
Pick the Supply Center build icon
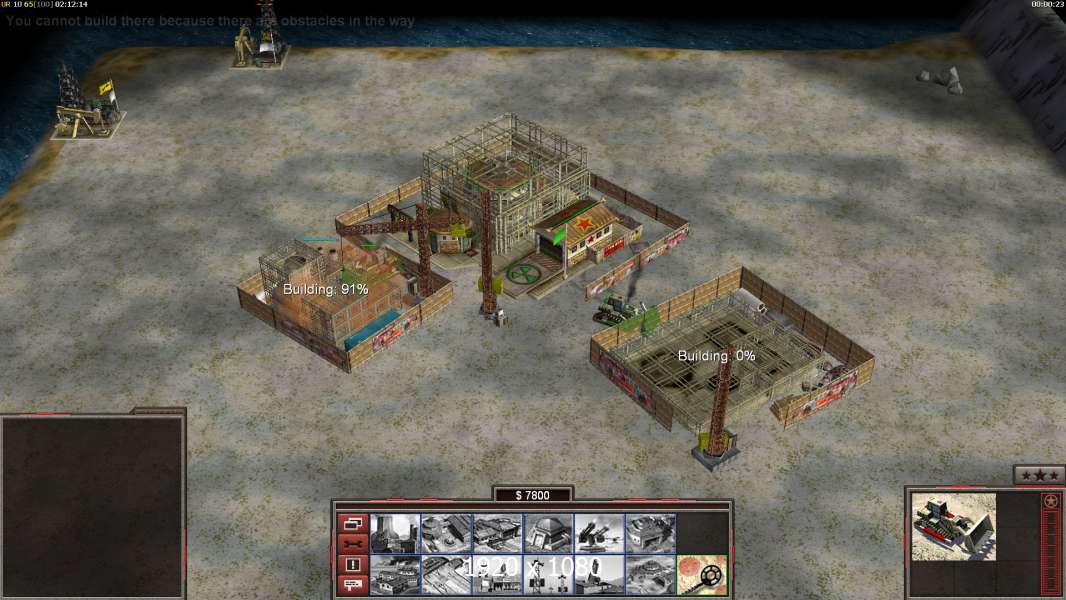coord(497,534)
